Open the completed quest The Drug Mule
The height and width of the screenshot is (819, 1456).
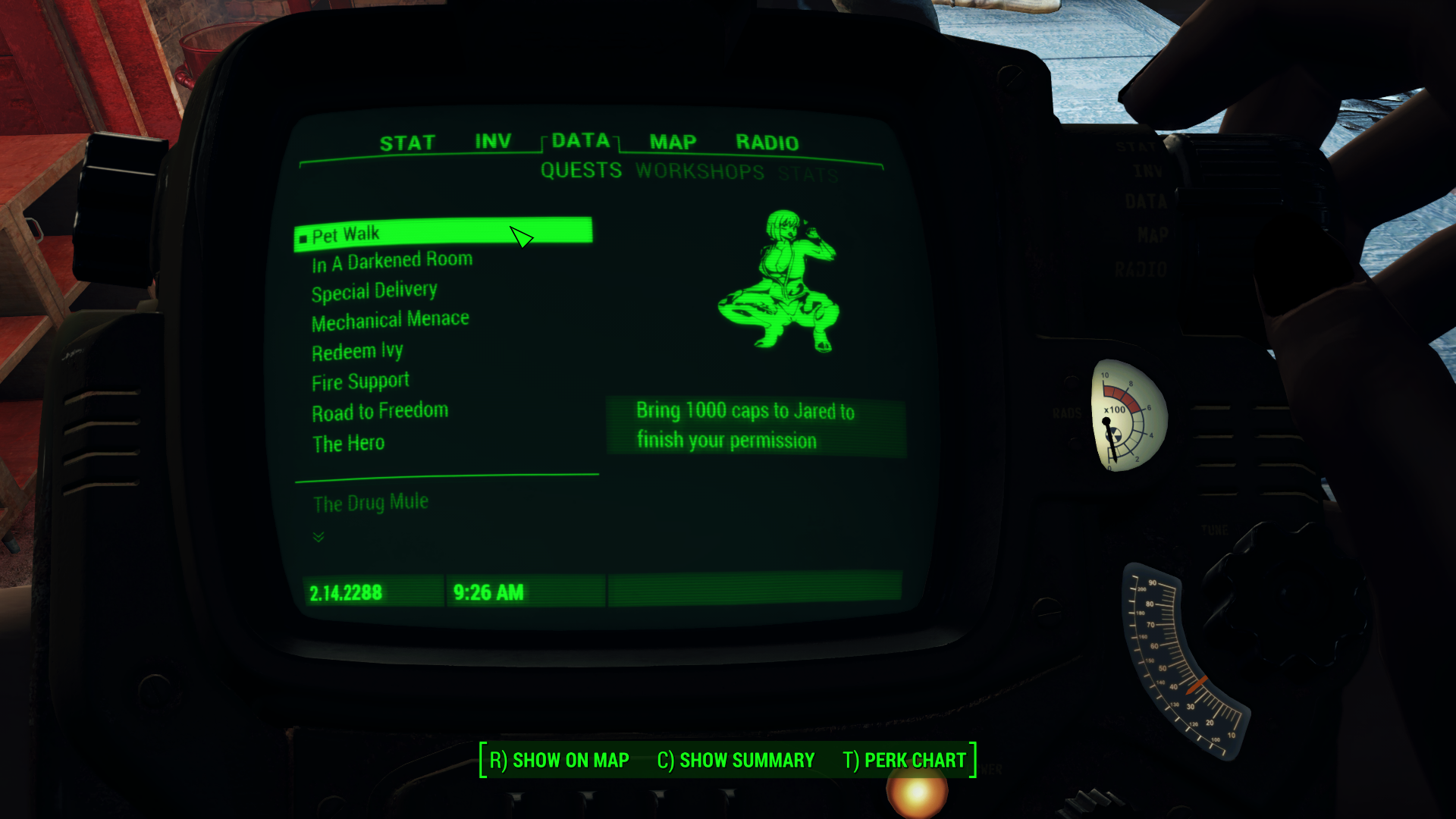pos(369,501)
